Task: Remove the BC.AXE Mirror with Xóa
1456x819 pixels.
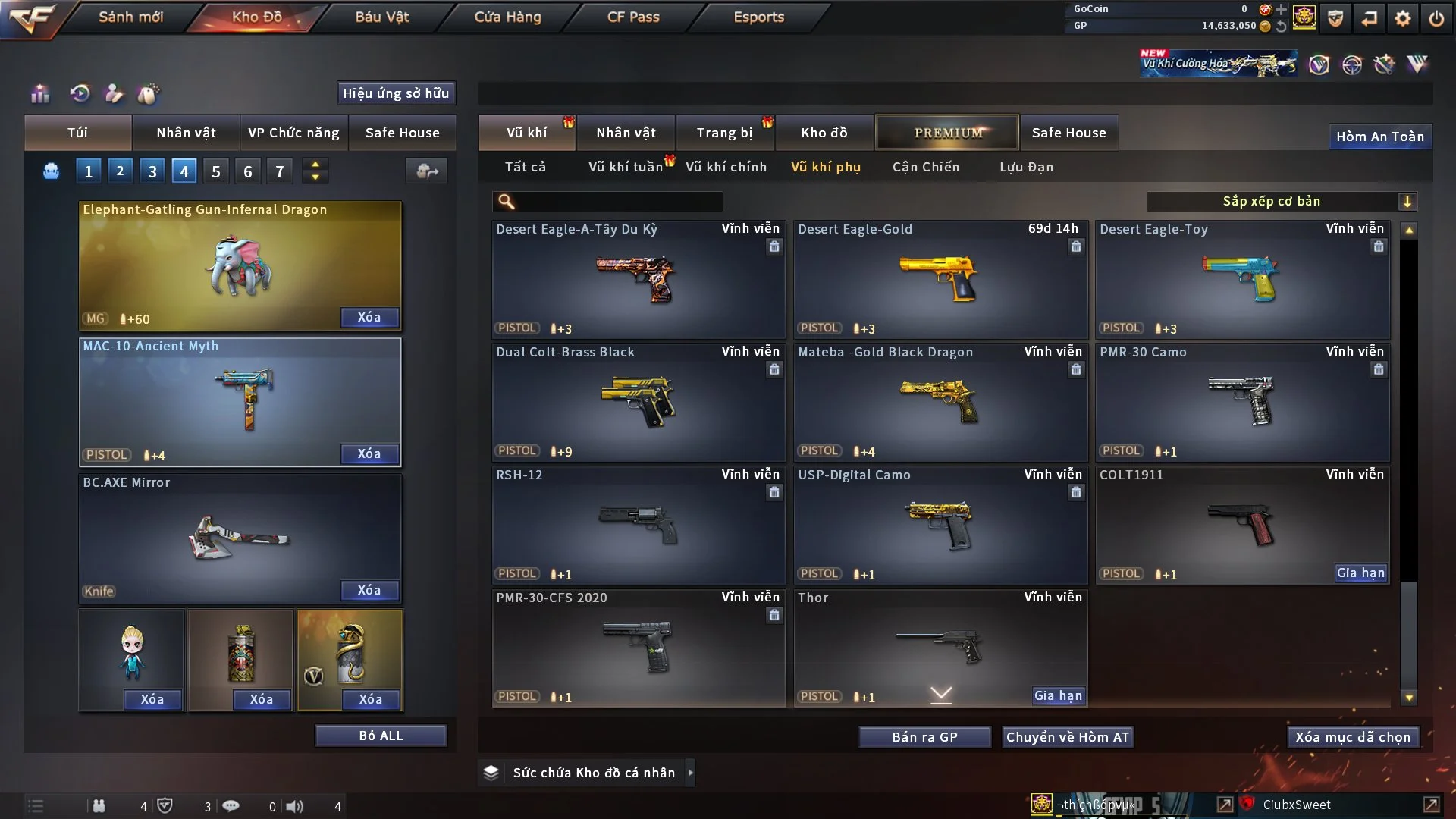Action: click(x=369, y=590)
